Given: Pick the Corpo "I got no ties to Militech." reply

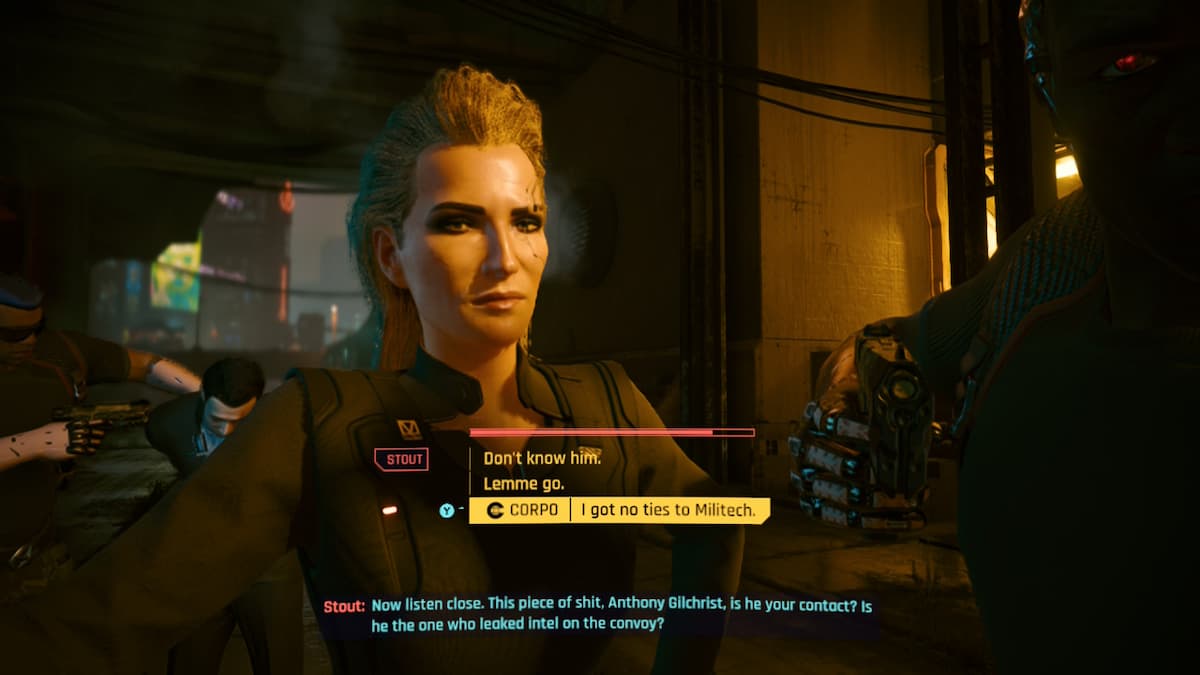Looking at the screenshot, I should tap(668, 511).
